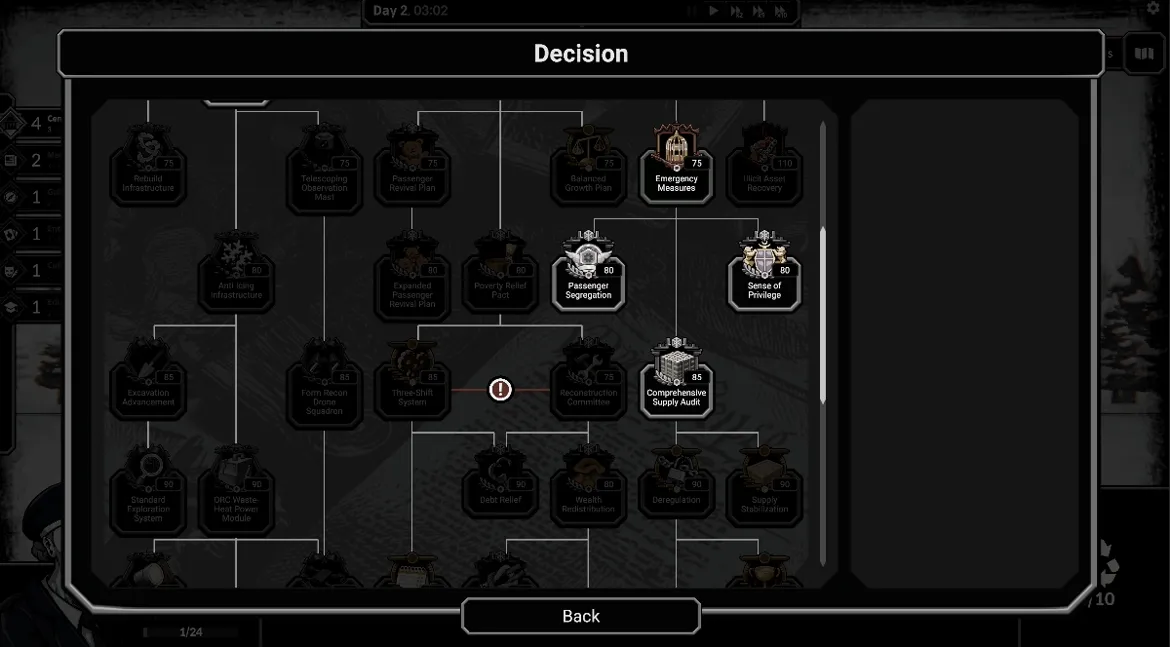Pick the Comprehensive Supply Audit decision
The width and height of the screenshot is (1170, 647).
pos(676,379)
